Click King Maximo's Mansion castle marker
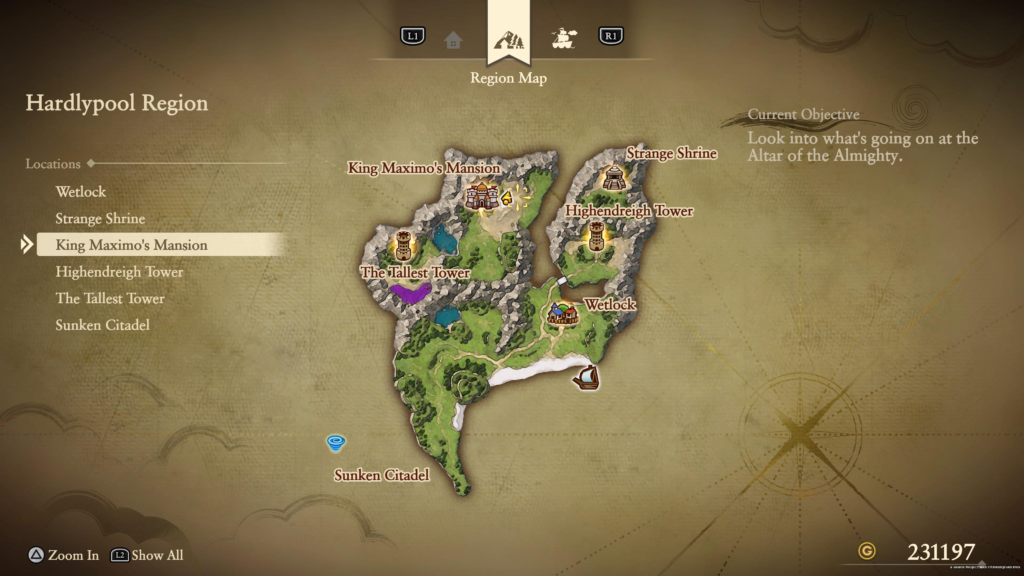The width and height of the screenshot is (1024, 576). (482, 194)
